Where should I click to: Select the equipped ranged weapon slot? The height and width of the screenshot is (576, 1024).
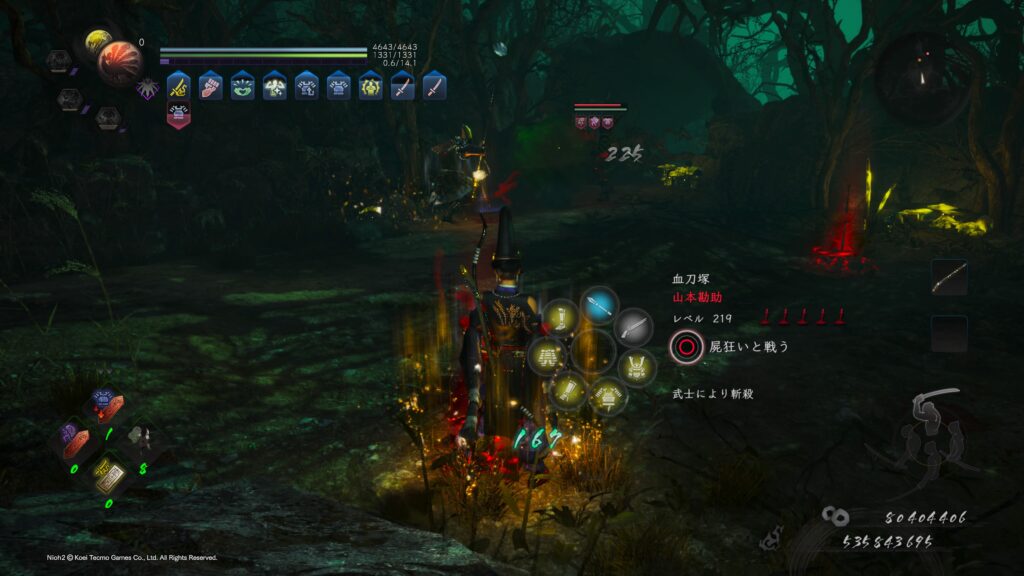[949, 278]
